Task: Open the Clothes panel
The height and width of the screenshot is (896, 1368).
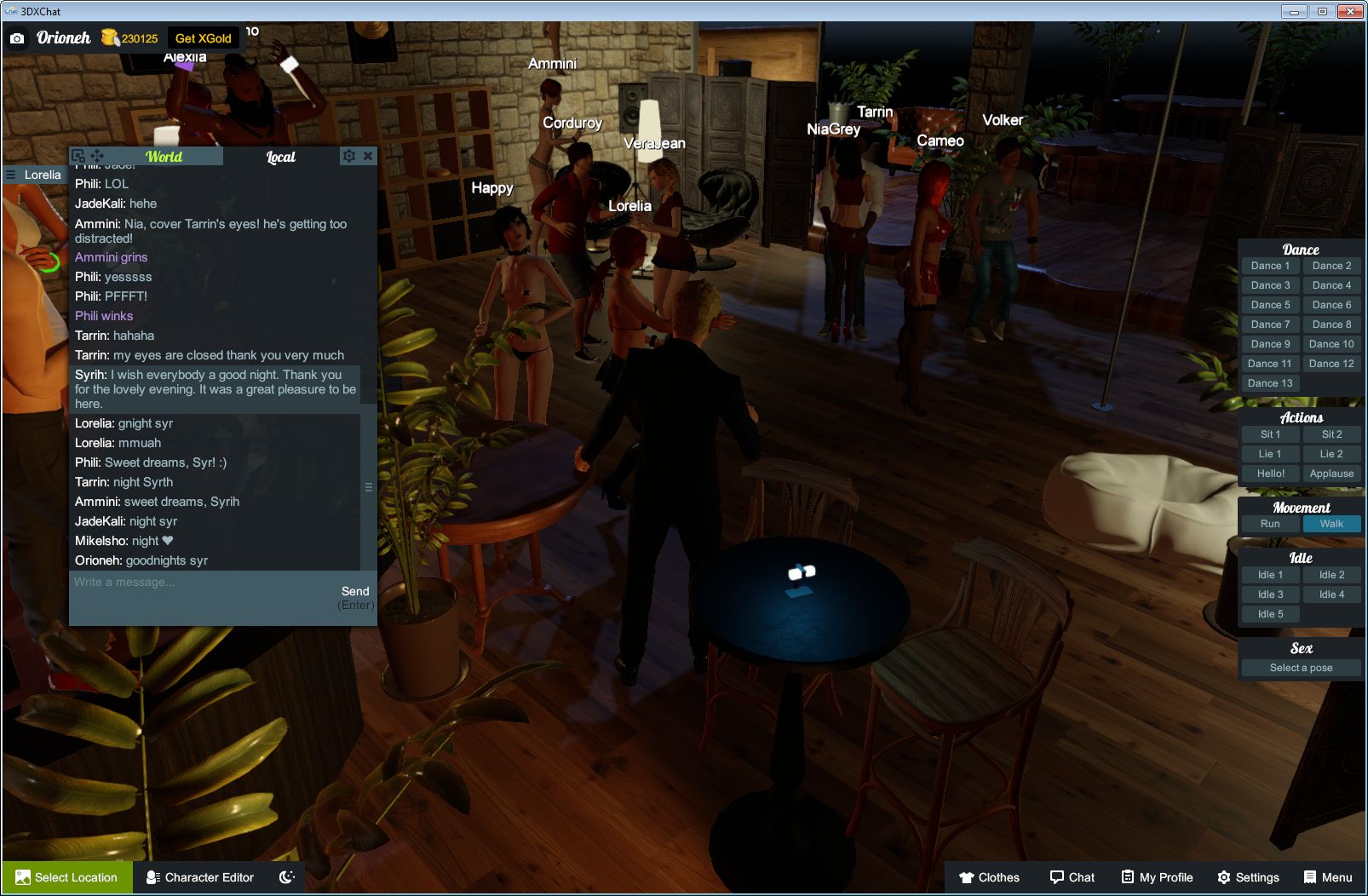Action: (x=990, y=876)
